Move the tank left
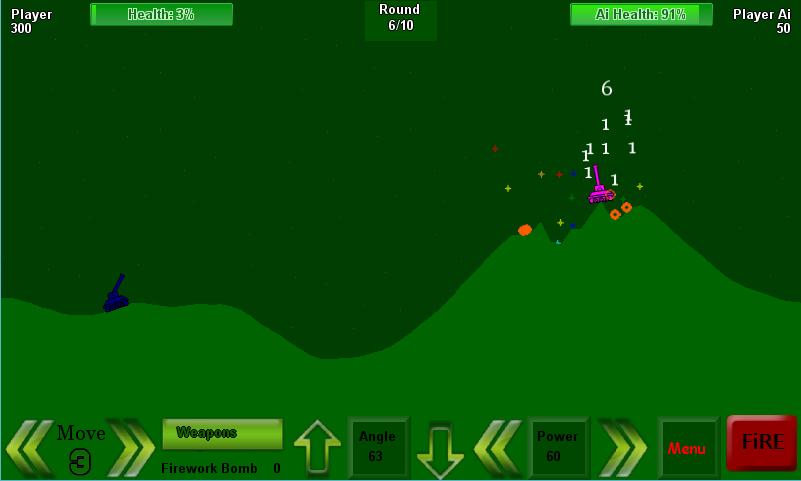The height and width of the screenshot is (481, 801). [29, 447]
